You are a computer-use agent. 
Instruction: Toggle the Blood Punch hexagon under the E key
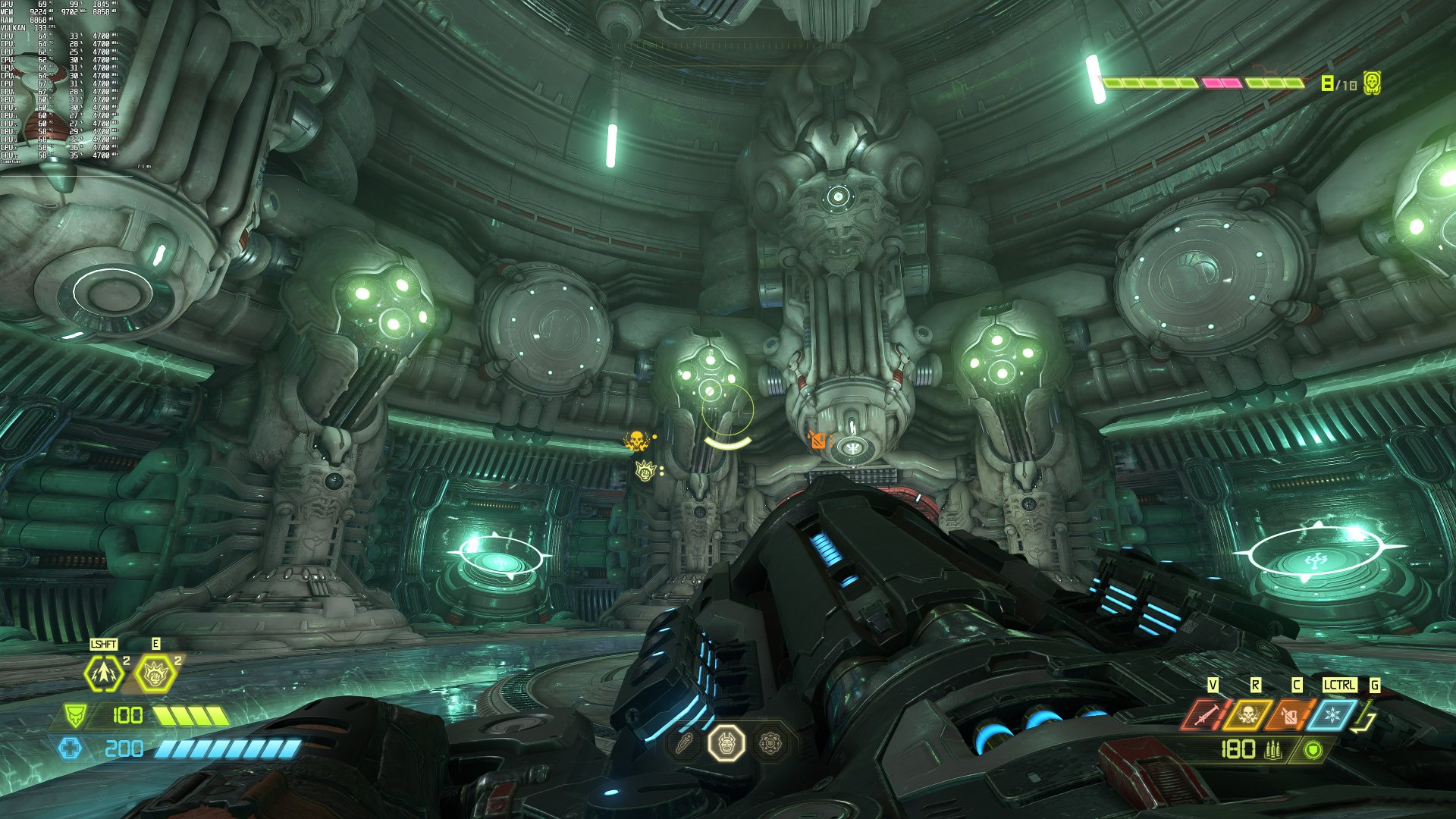[x=155, y=673]
